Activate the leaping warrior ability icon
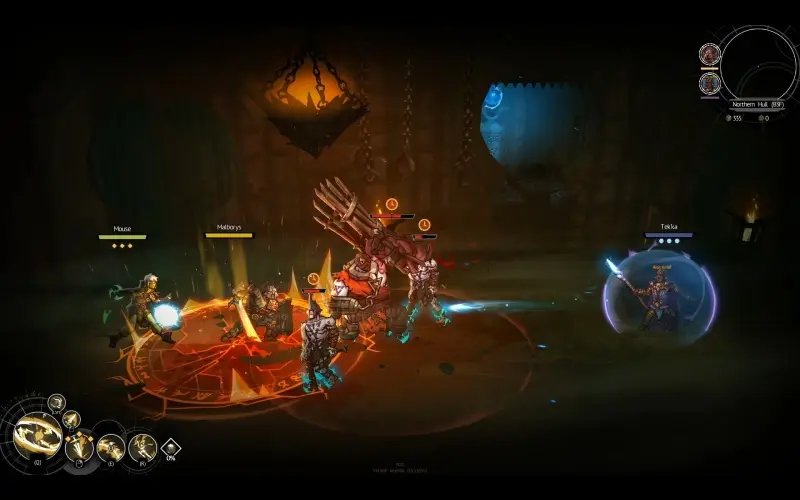800x500 pixels. click(x=141, y=447)
